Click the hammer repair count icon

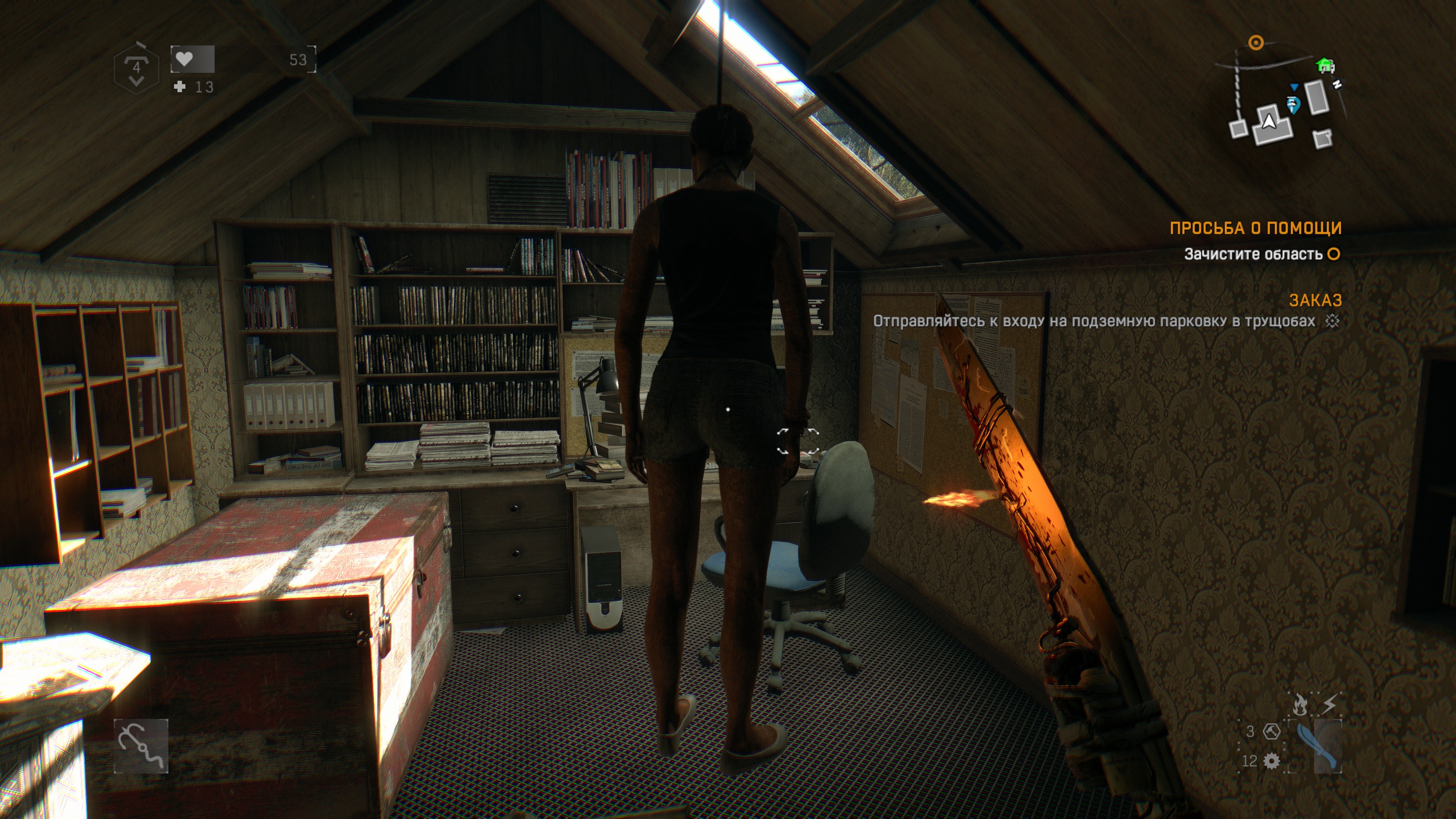coord(1271,731)
